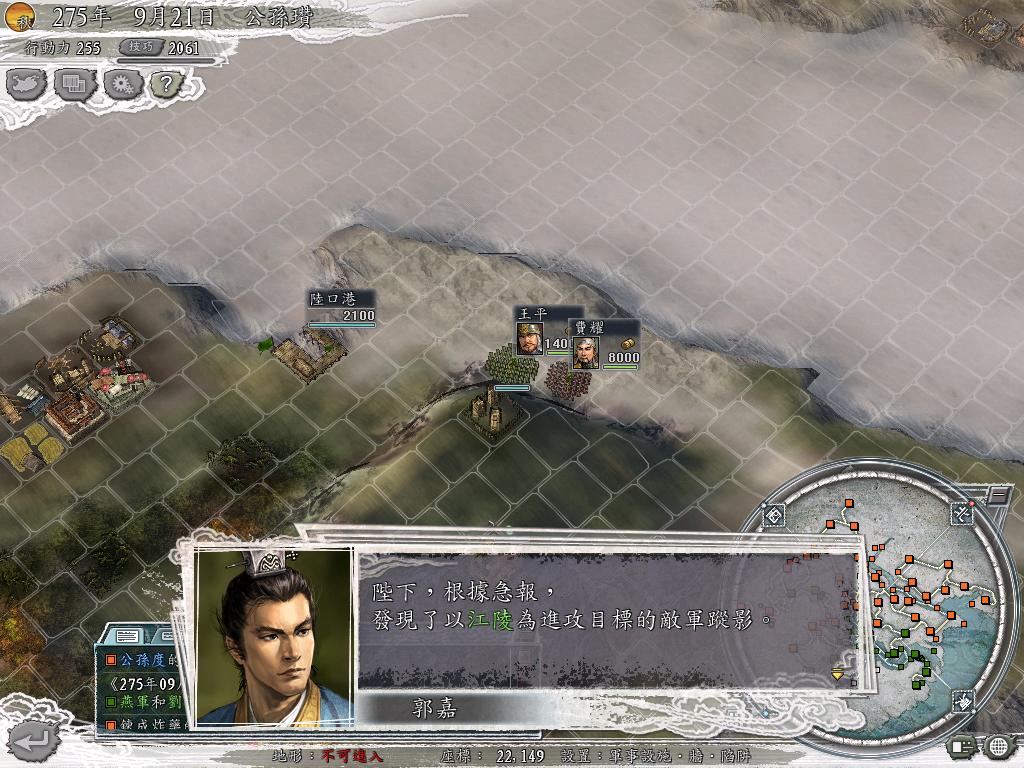1024x768 pixels.
Task: Toggle the minimap's upper-left corner icon
Action: point(775,516)
